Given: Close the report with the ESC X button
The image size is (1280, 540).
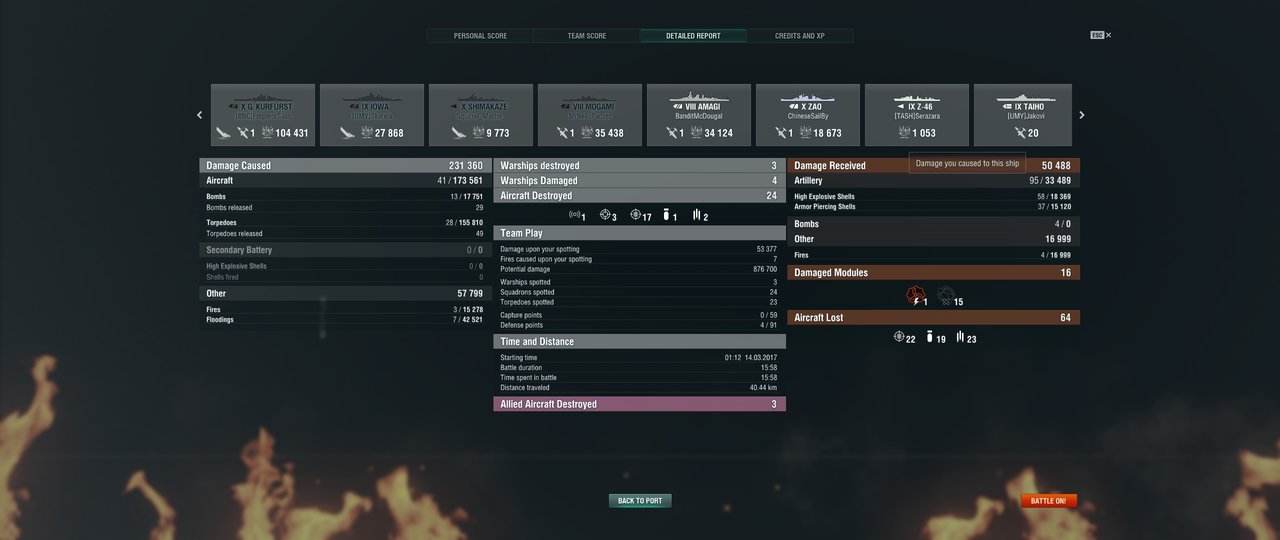Looking at the screenshot, I should (1101, 35).
